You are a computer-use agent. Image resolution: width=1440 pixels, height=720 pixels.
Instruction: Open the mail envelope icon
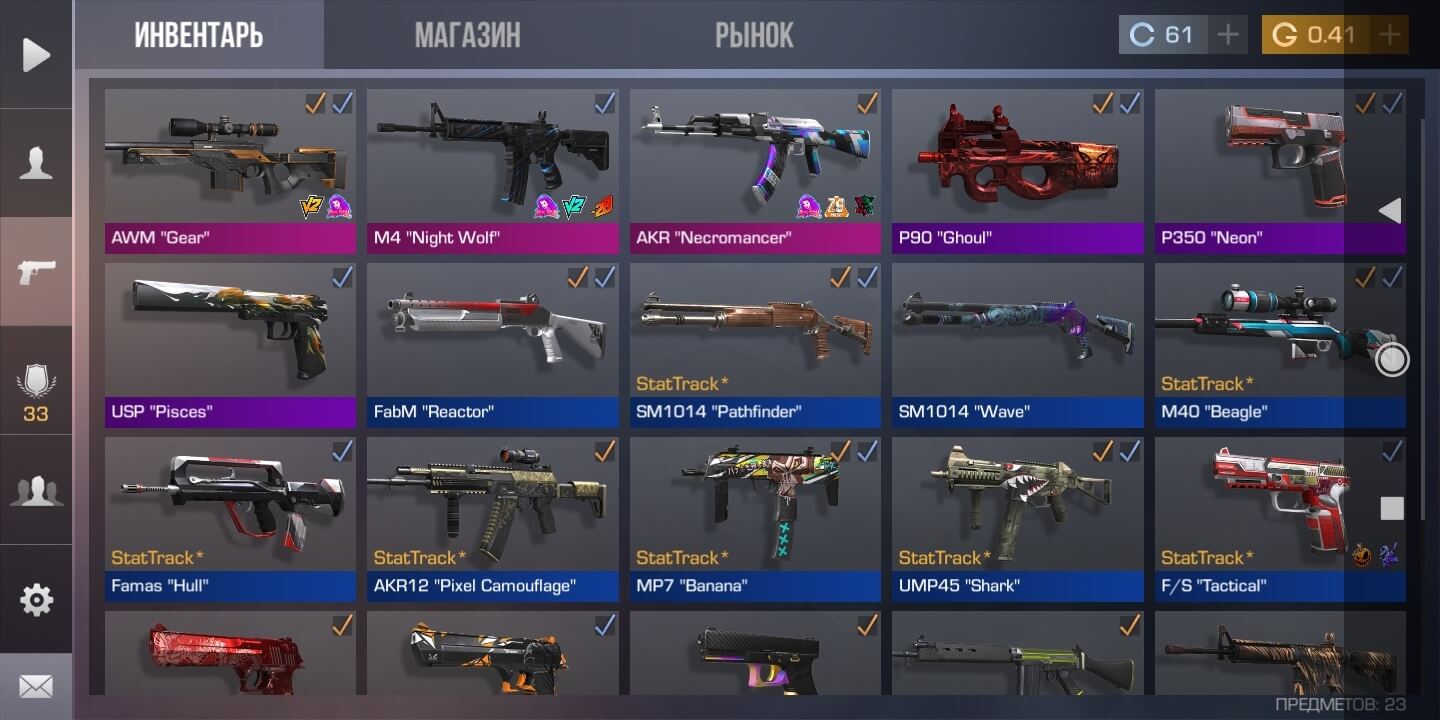36,687
